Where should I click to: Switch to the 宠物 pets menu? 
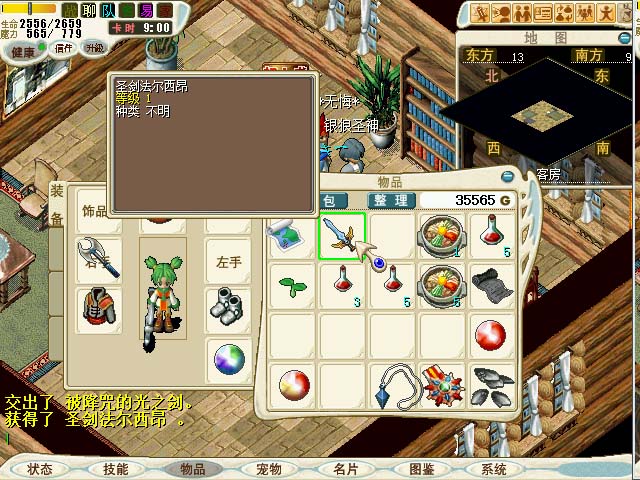[268, 469]
